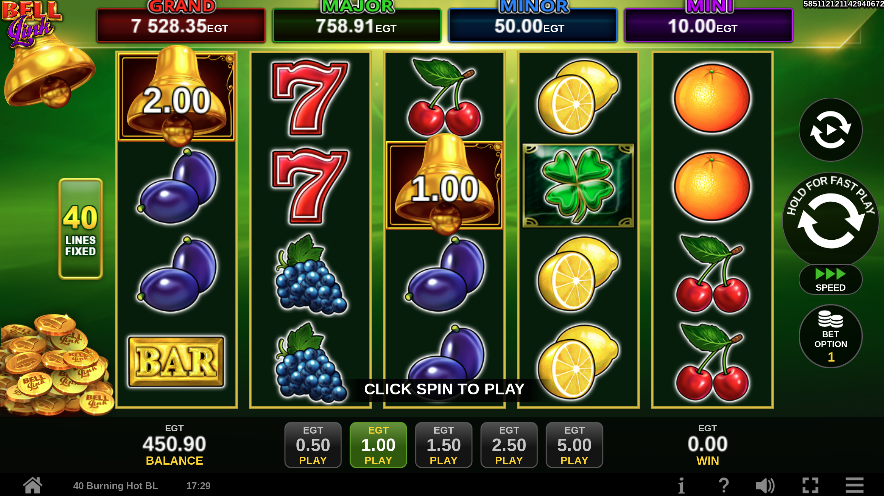Play with the 2.50 bet
This screenshot has width=884, height=496.
pos(509,445)
